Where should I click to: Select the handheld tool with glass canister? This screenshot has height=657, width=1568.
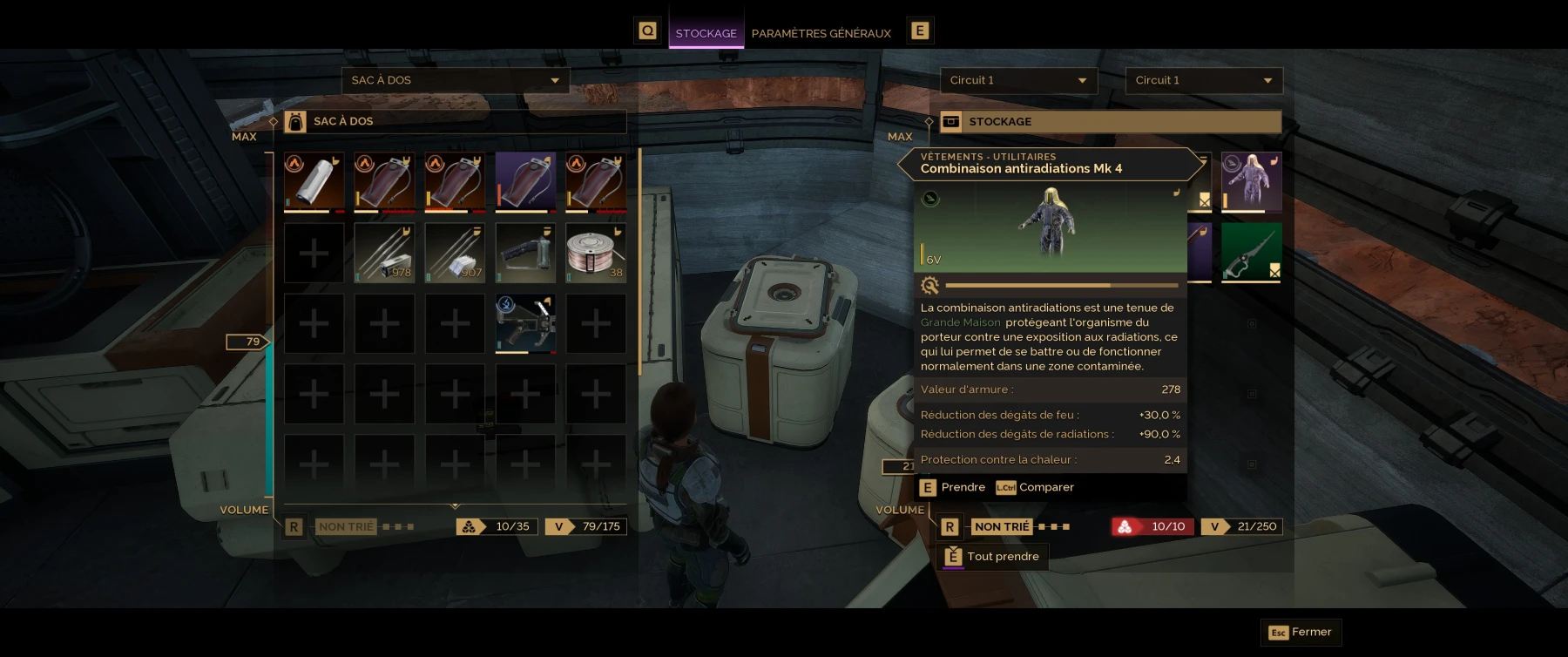point(525,253)
